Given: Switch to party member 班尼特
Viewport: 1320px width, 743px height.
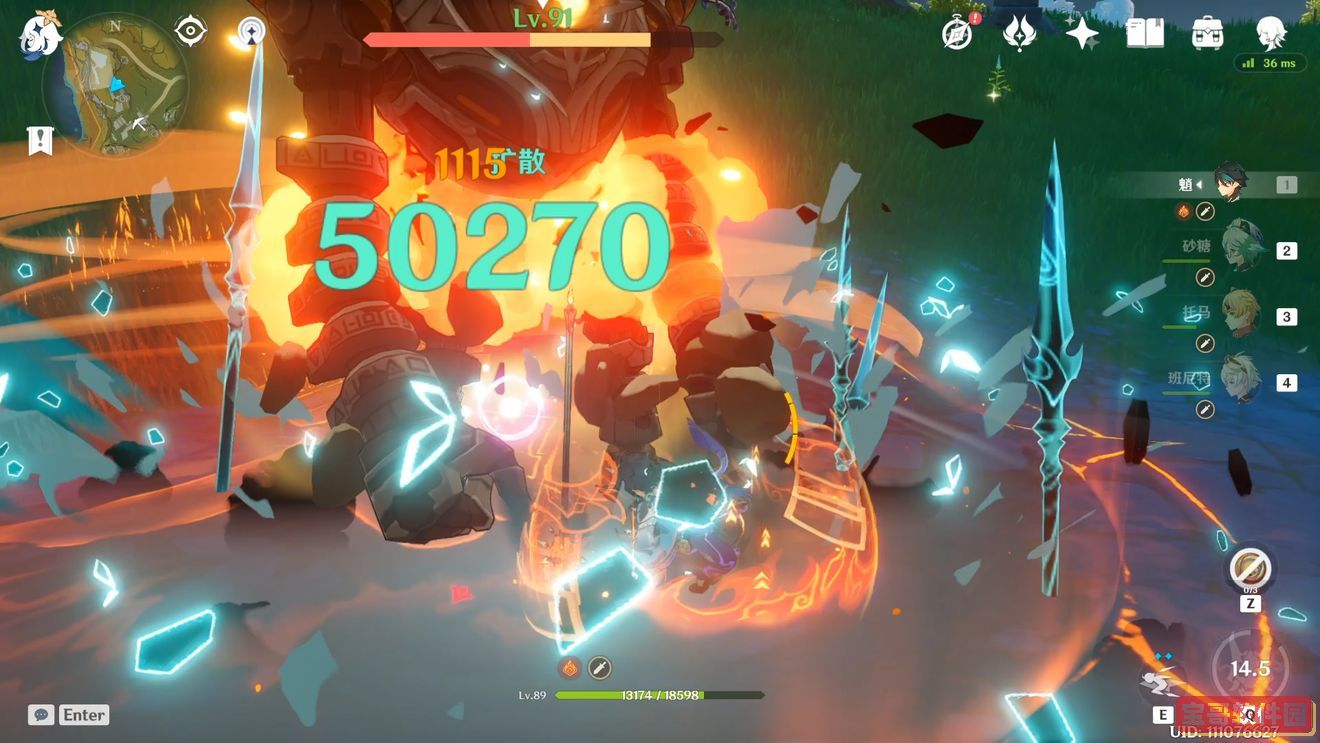Looking at the screenshot, I should tap(1242, 382).
